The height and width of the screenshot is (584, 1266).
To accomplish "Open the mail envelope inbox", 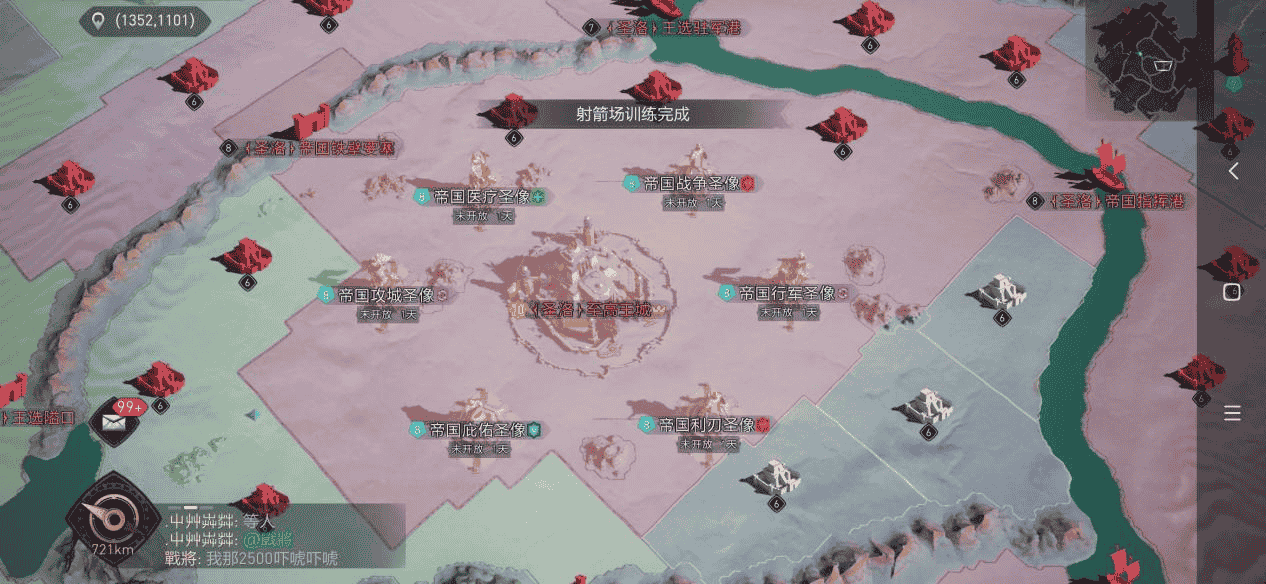I will pyautogui.click(x=113, y=421).
